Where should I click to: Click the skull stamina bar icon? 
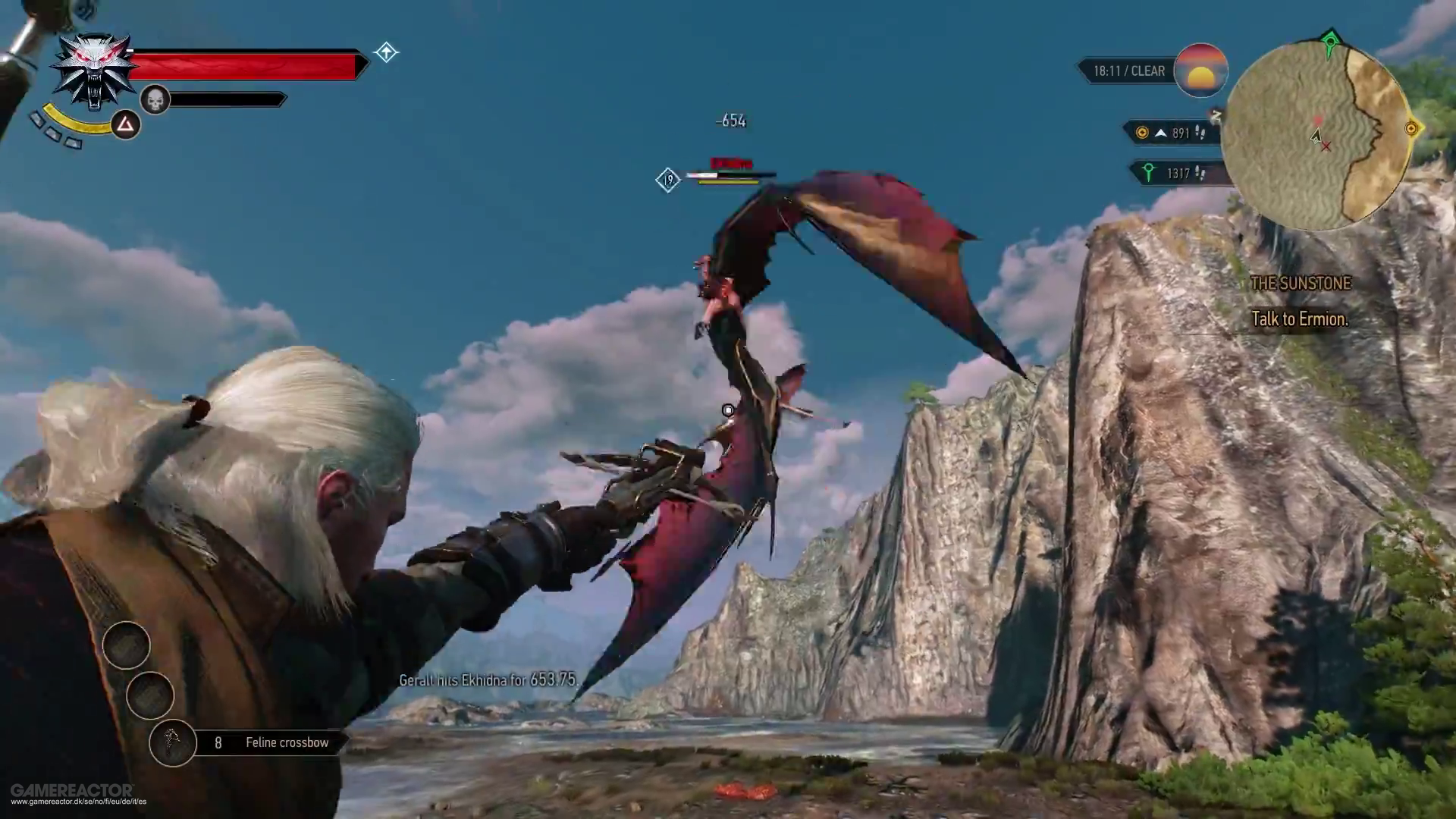tap(155, 99)
